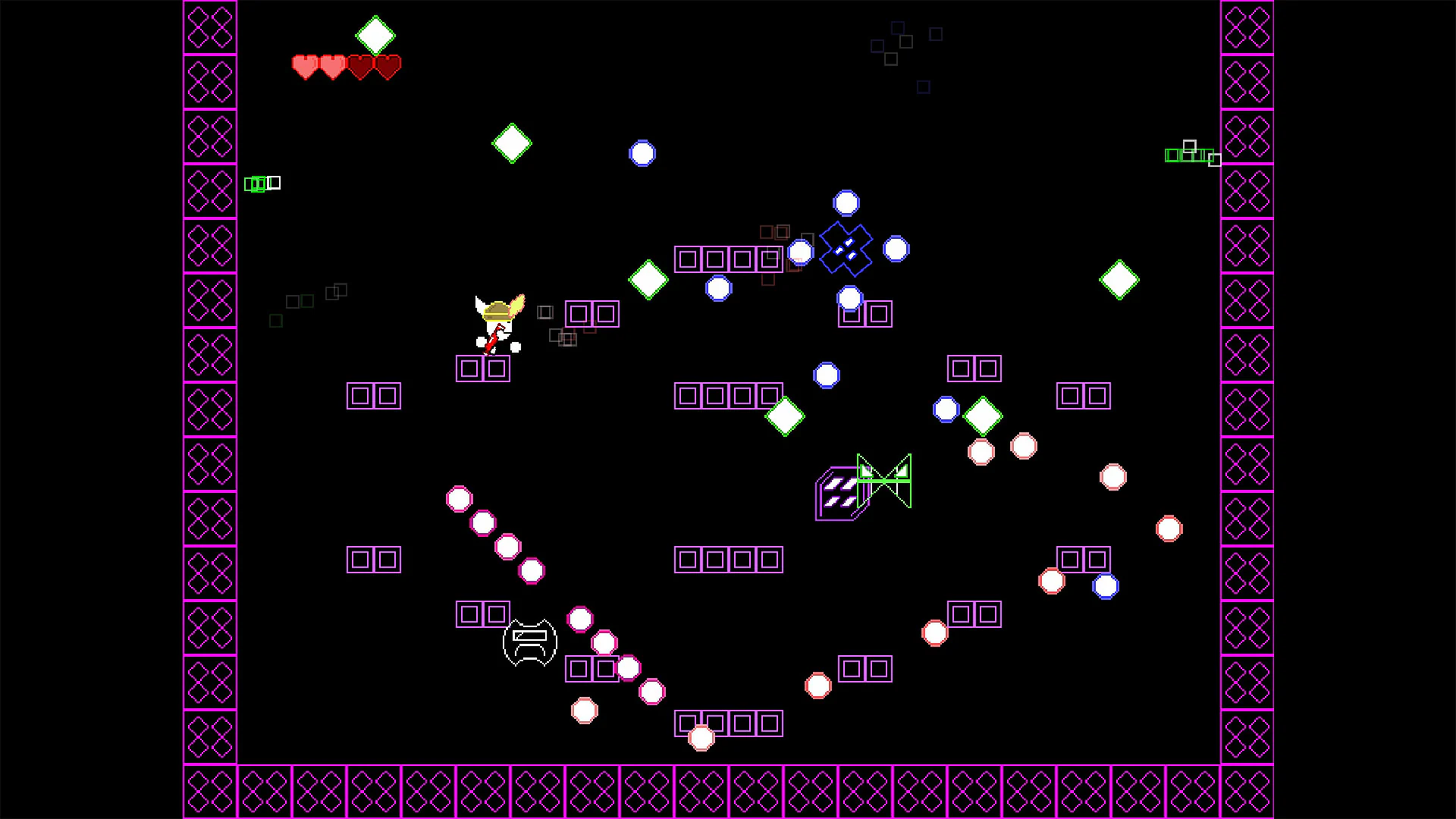
Task: Click the two-block platform under the player
Action: tap(483, 368)
